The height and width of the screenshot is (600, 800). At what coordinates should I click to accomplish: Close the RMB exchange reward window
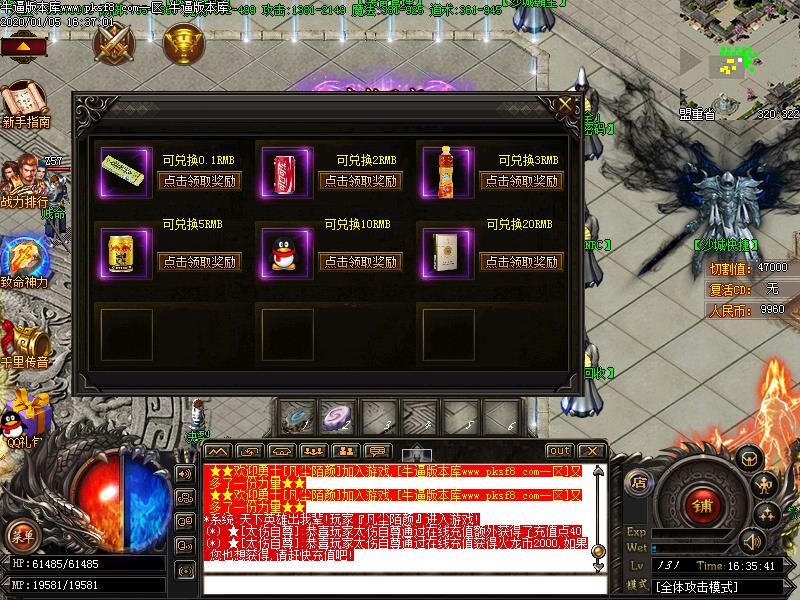(566, 102)
